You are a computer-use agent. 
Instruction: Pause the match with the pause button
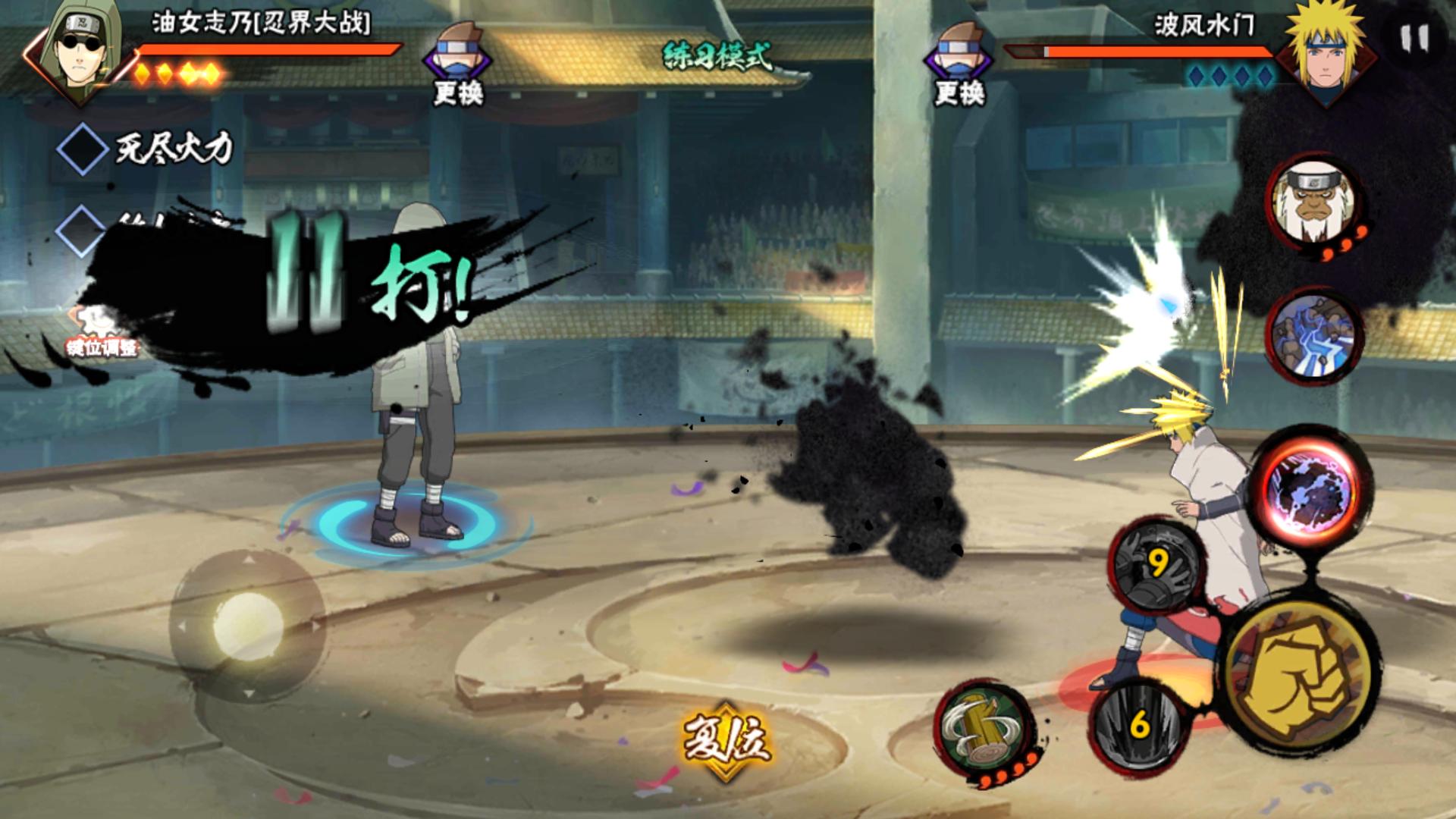(1414, 38)
